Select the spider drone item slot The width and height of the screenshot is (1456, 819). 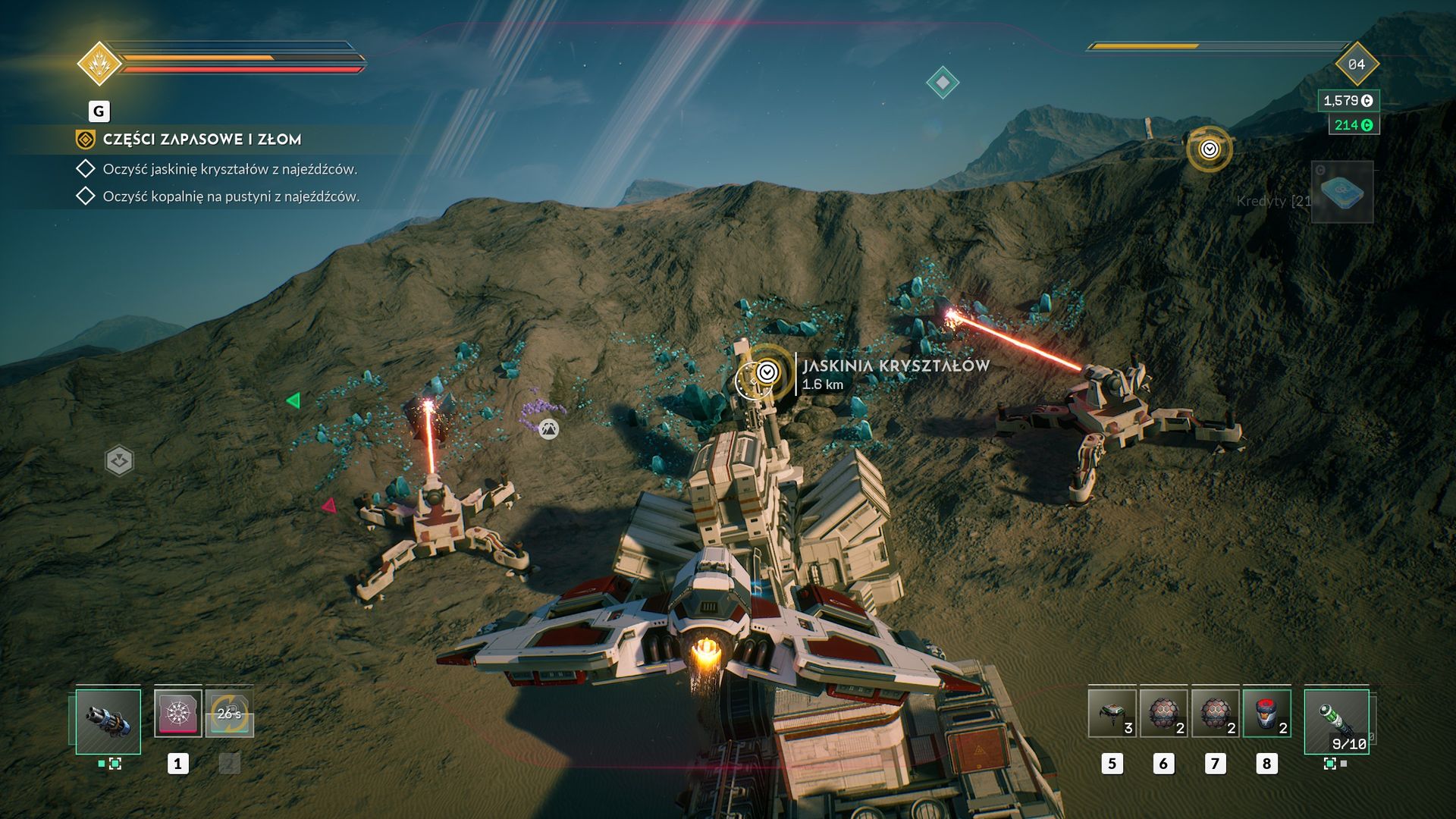tap(1112, 714)
